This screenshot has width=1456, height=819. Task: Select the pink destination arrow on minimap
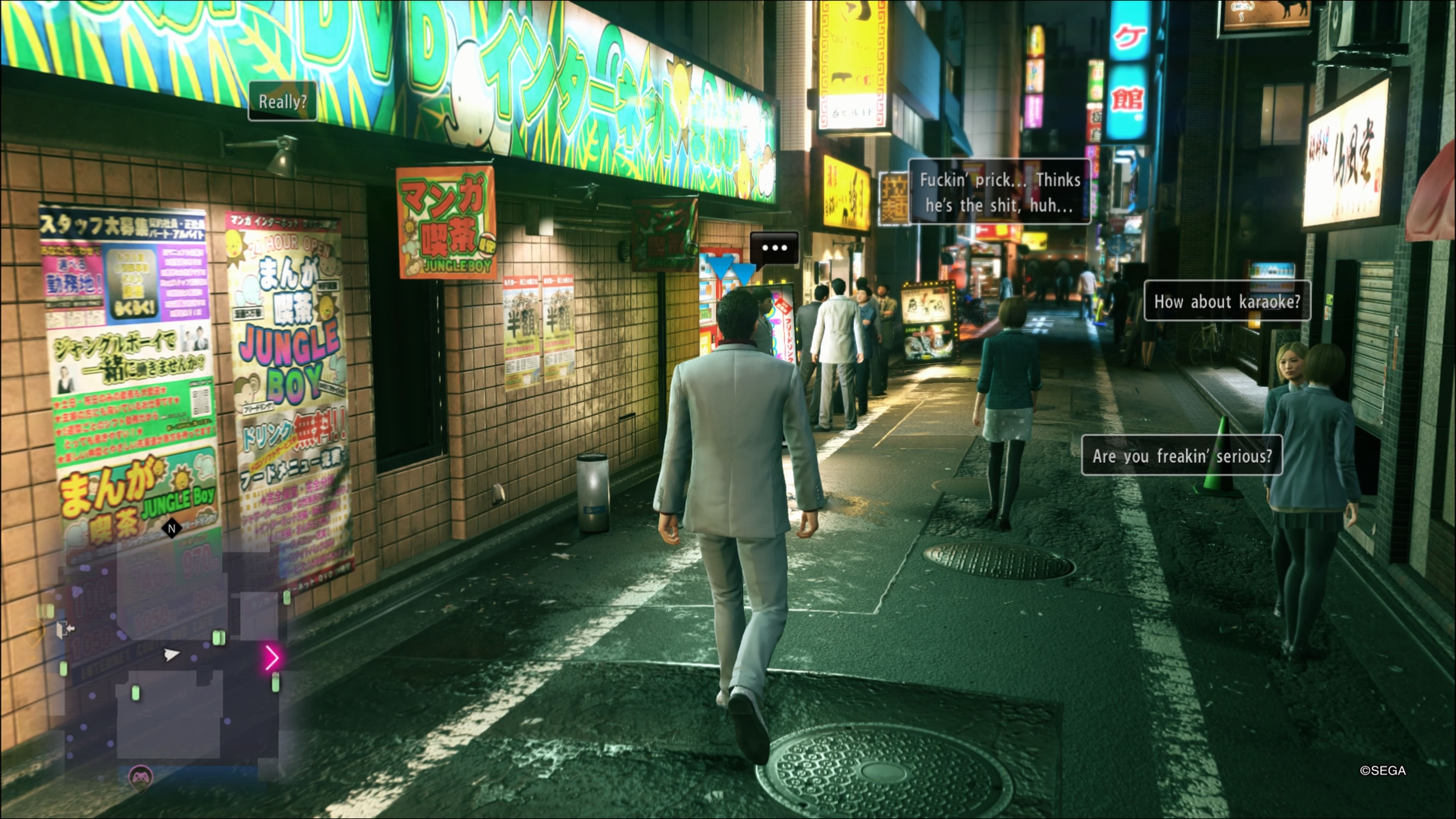[x=272, y=657]
